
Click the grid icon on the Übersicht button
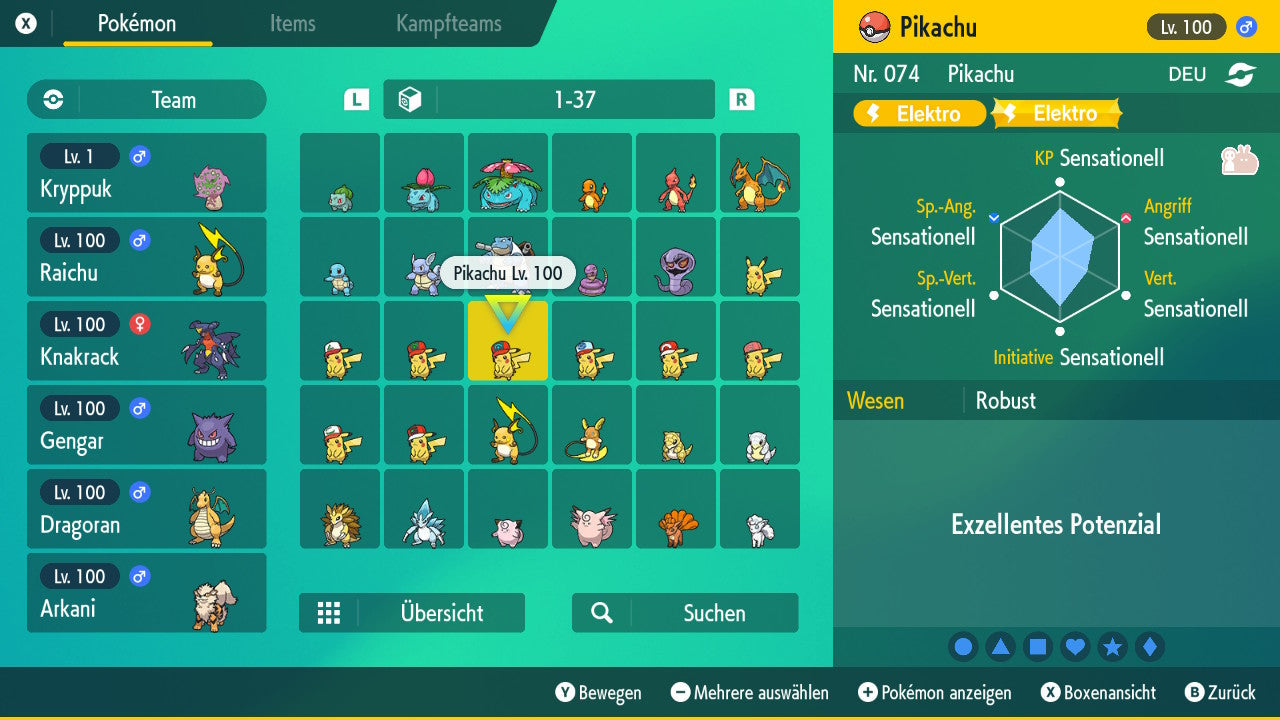coord(330,613)
